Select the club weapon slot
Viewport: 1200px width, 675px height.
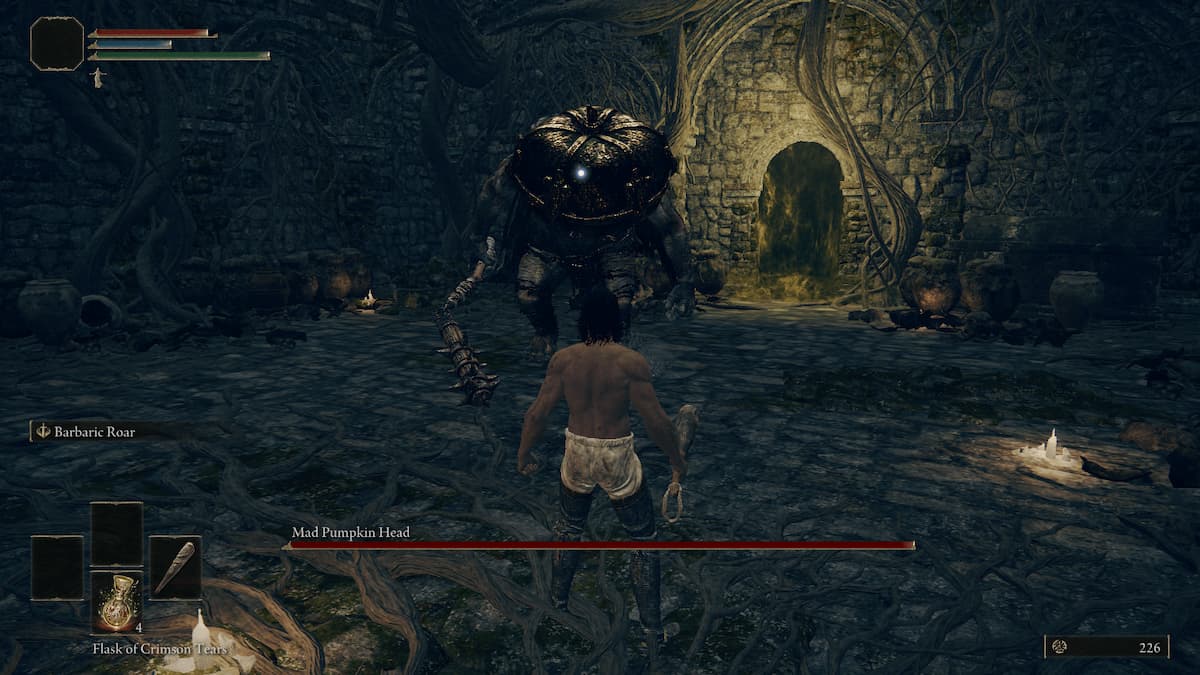(x=175, y=568)
